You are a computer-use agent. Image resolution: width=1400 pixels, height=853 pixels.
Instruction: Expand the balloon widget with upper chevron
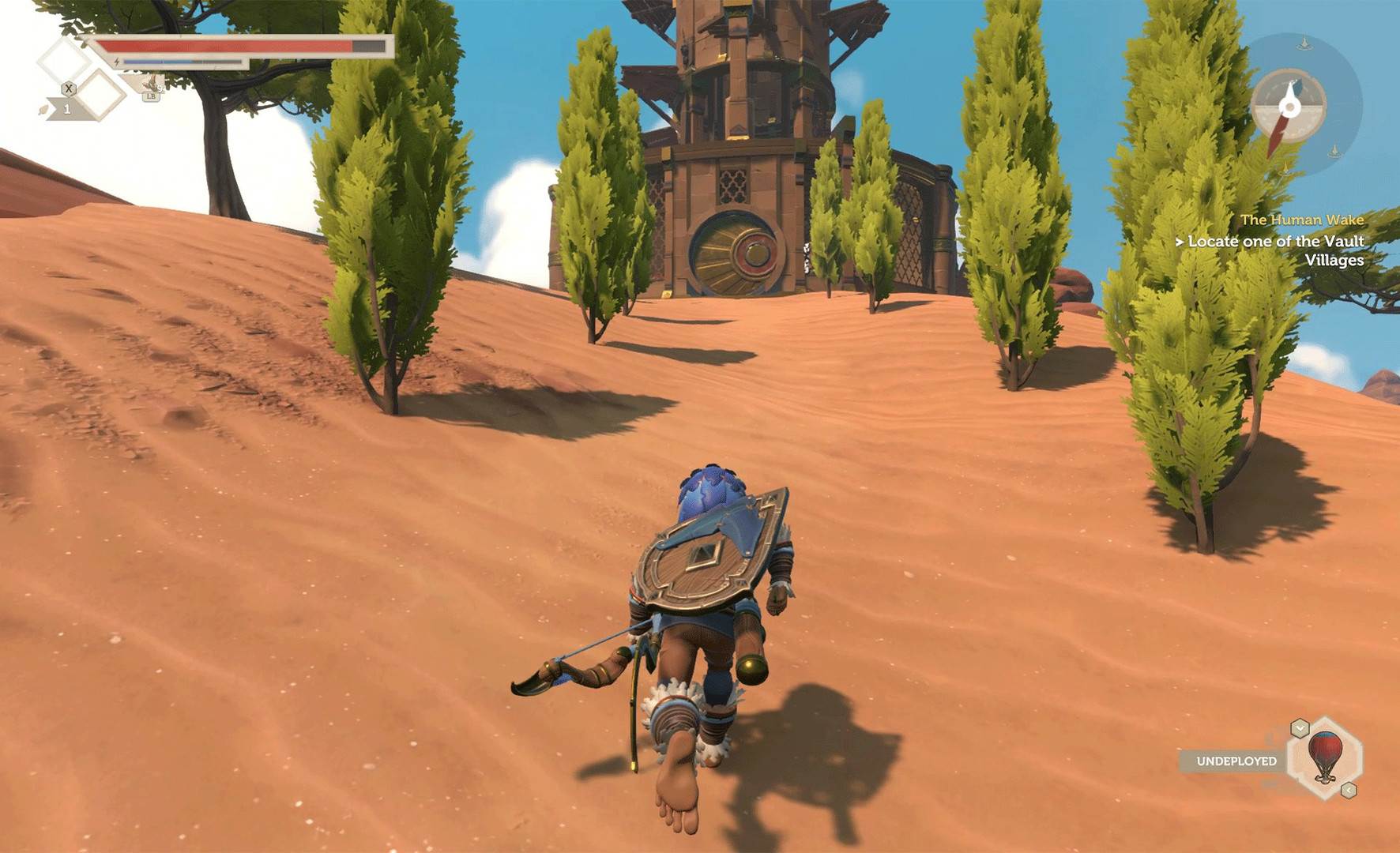[1300, 728]
